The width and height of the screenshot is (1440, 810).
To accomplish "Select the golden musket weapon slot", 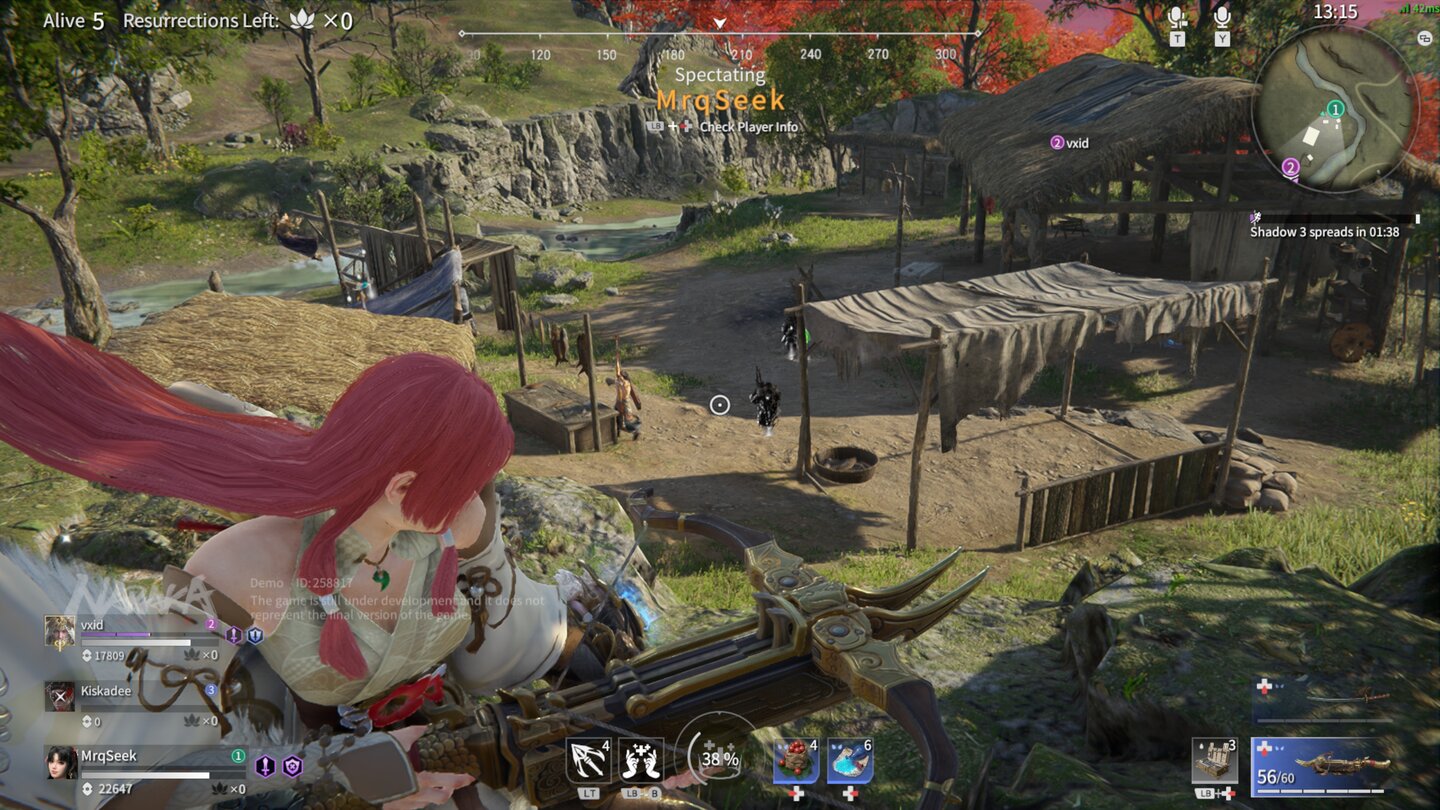I will pyautogui.click(x=1340, y=763).
